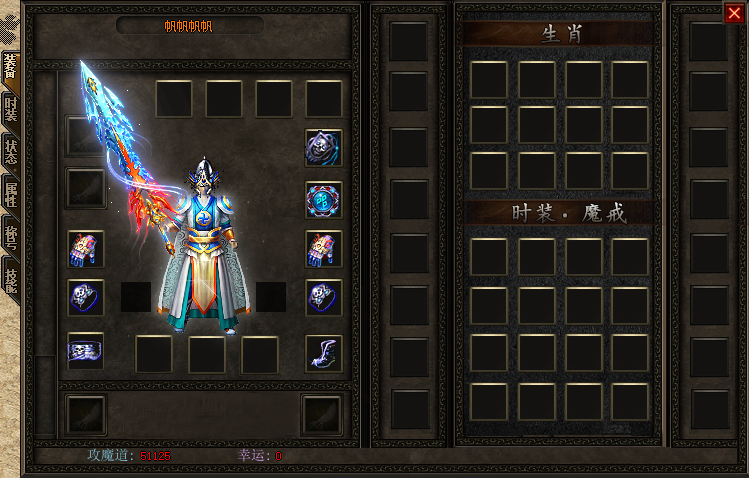Click the left-side glove equipment slot
The height and width of the screenshot is (478, 749).
pos(86,249)
